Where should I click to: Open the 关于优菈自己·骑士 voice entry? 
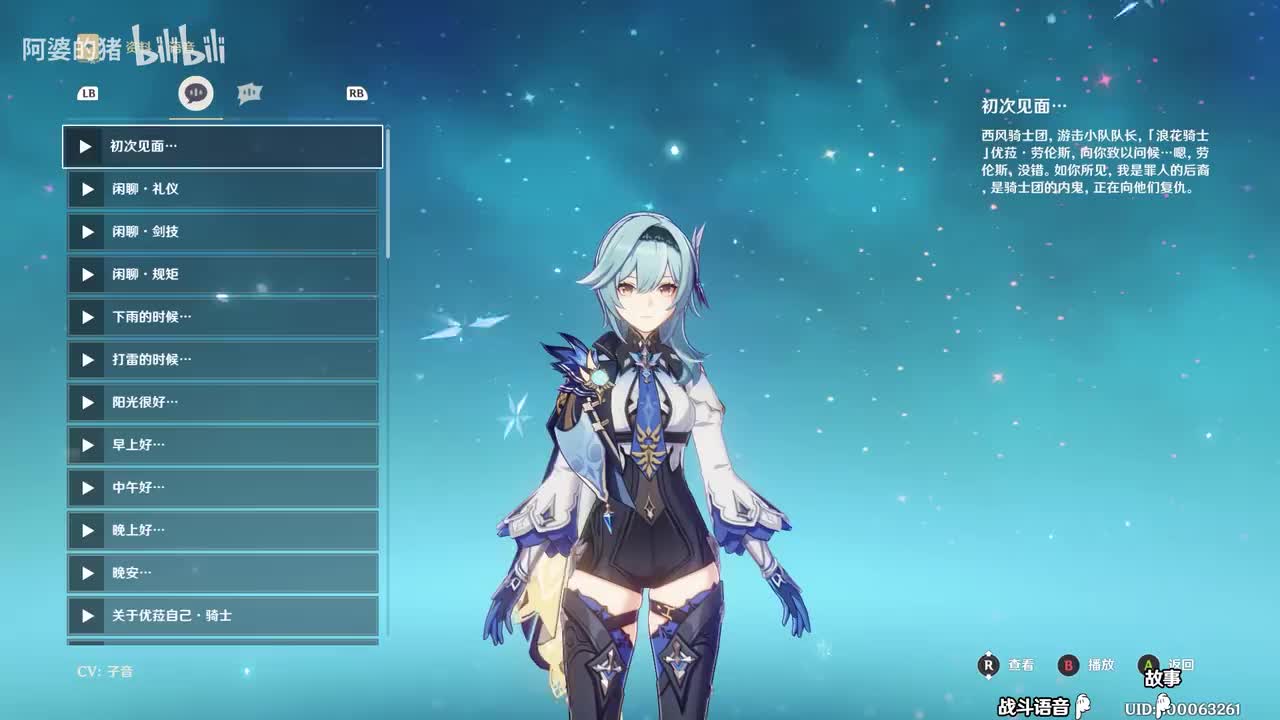point(223,616)
